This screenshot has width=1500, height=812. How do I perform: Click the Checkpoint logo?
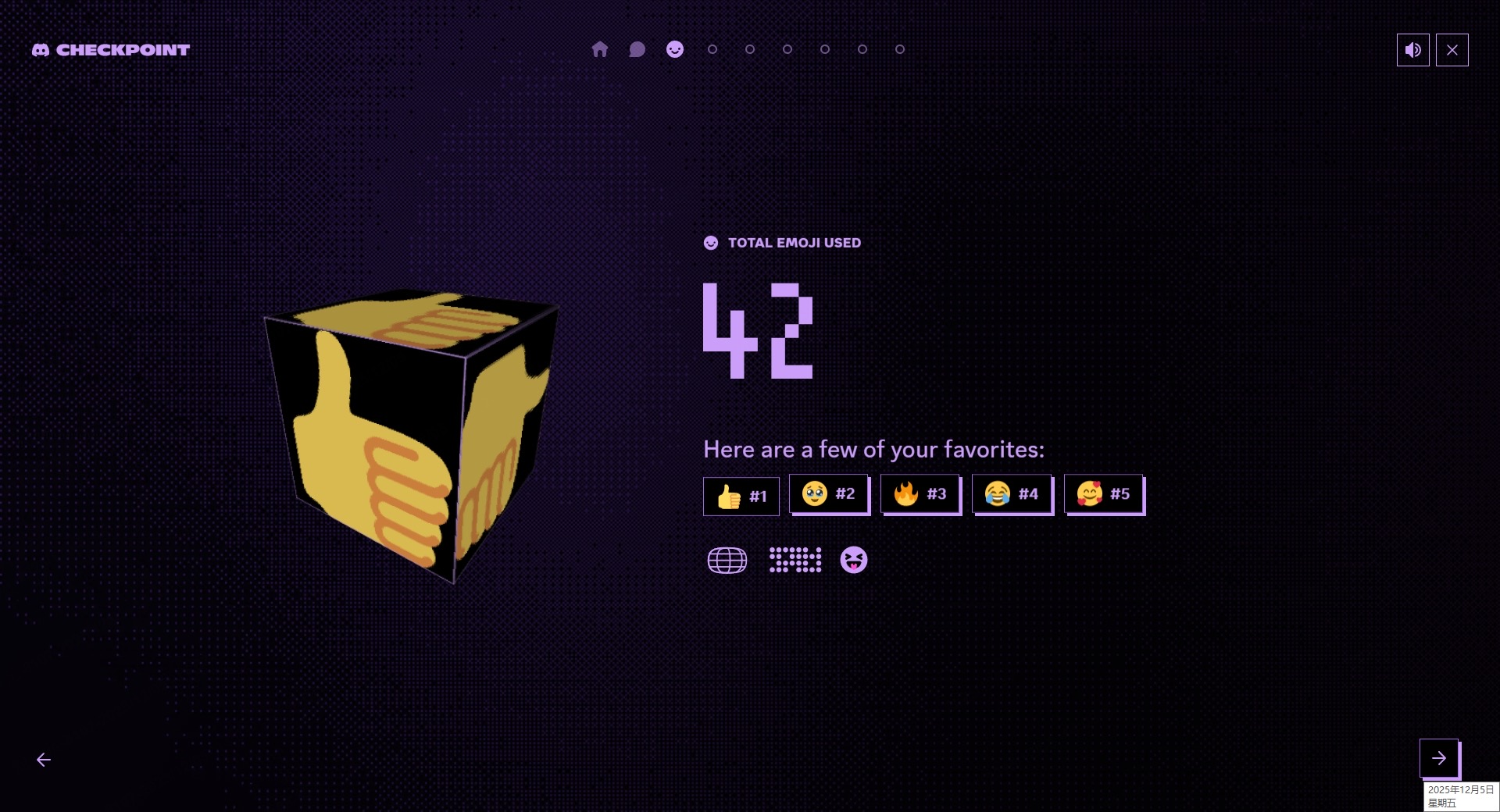click(111, 50)
